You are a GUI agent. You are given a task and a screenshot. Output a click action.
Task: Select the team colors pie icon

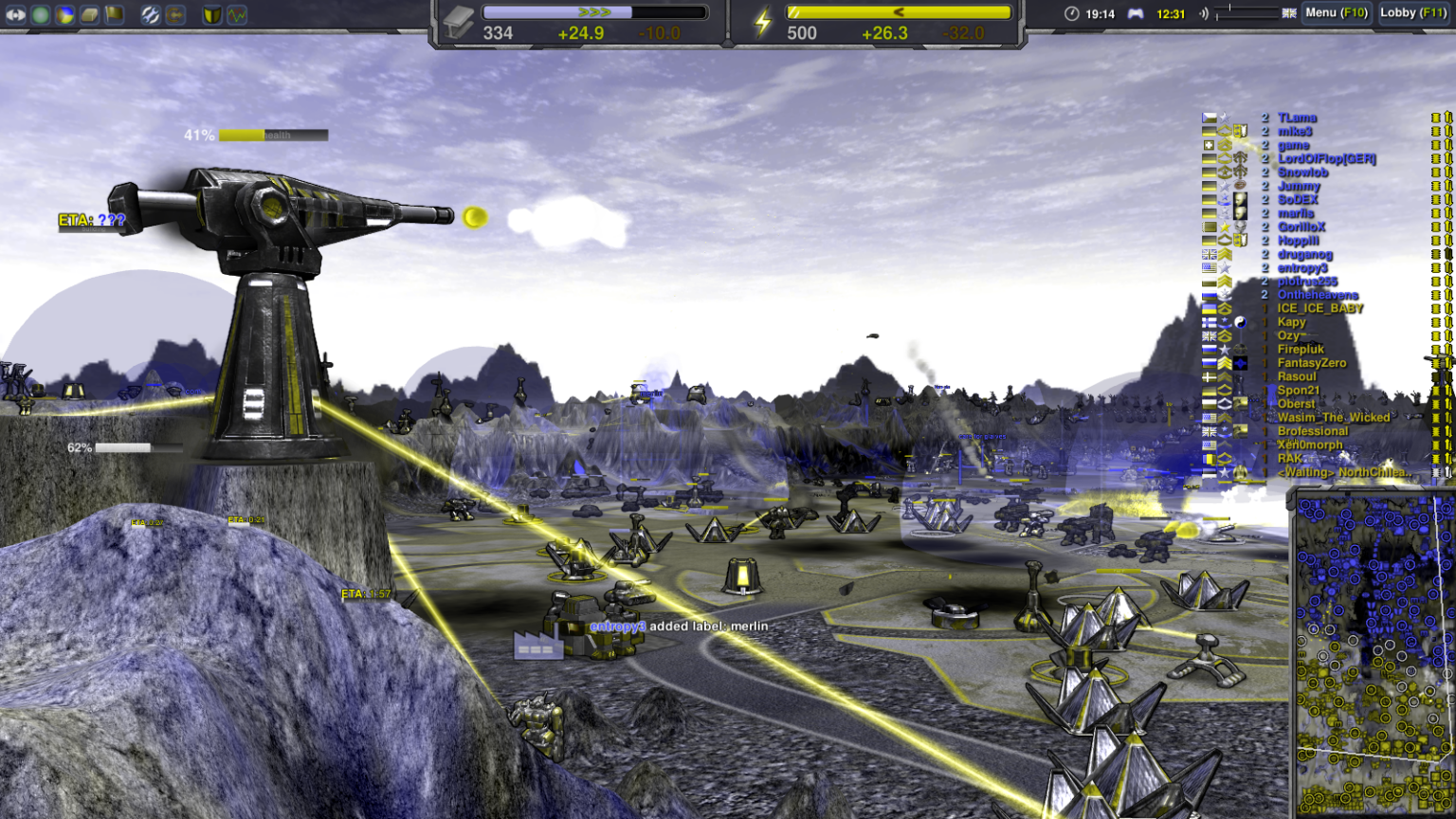[x=64, y=13]
